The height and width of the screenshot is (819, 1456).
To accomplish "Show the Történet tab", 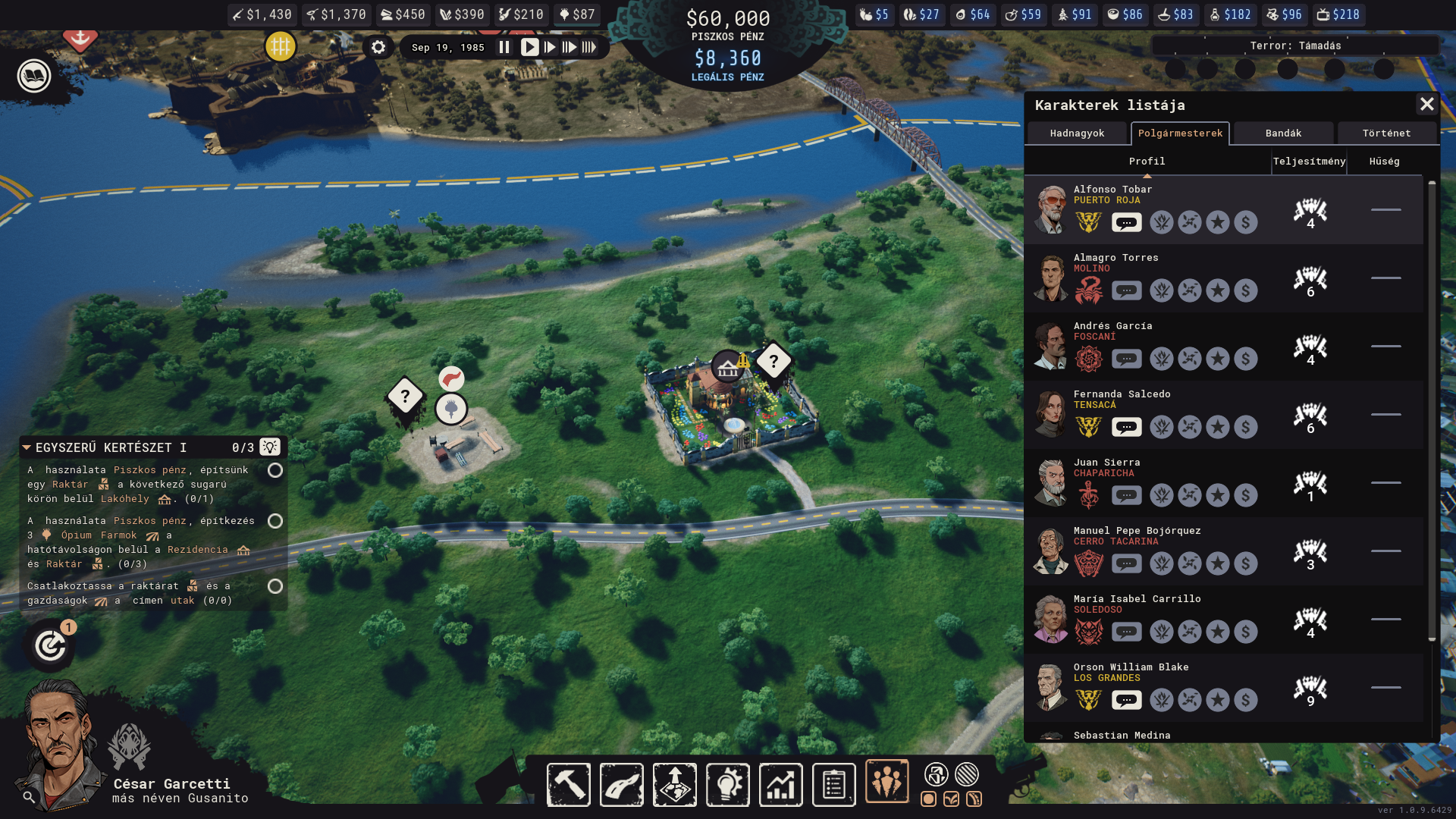I will tap(1386, 133).
